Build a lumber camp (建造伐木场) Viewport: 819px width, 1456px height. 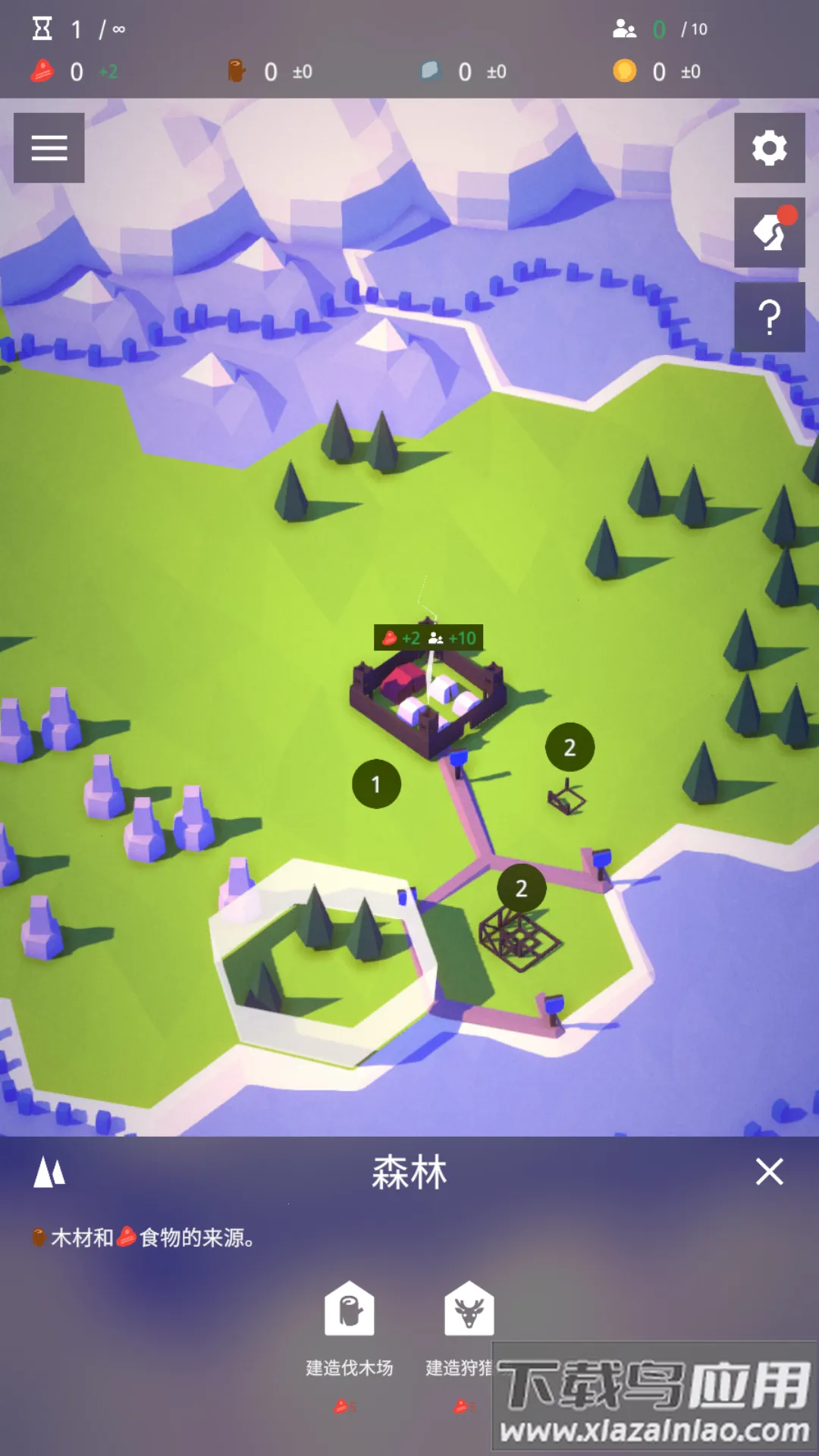tap(350, 1308)
